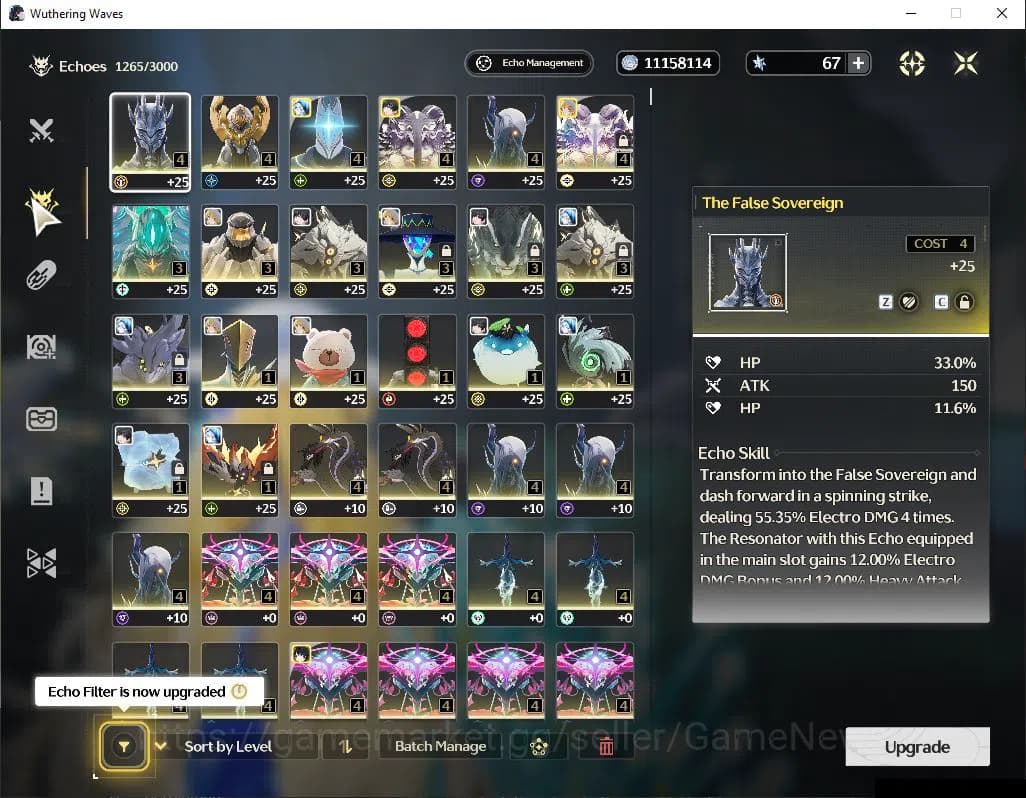The height and width of the screenshot is (798, 1026).
Task: Add more Astrite with the plus button
Action: (x=858, y=63)
